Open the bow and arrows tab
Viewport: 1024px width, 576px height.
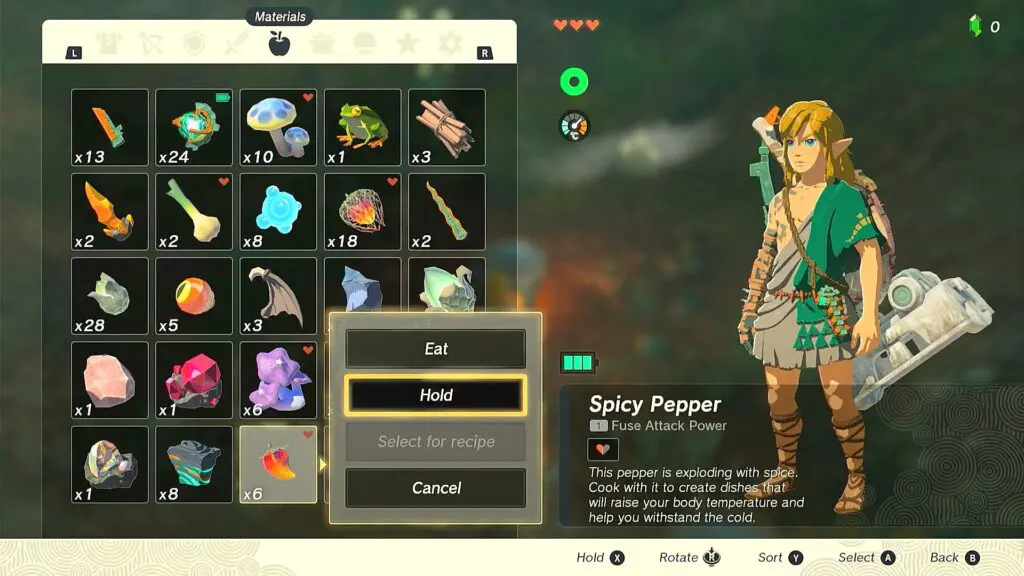coord(152,43)
